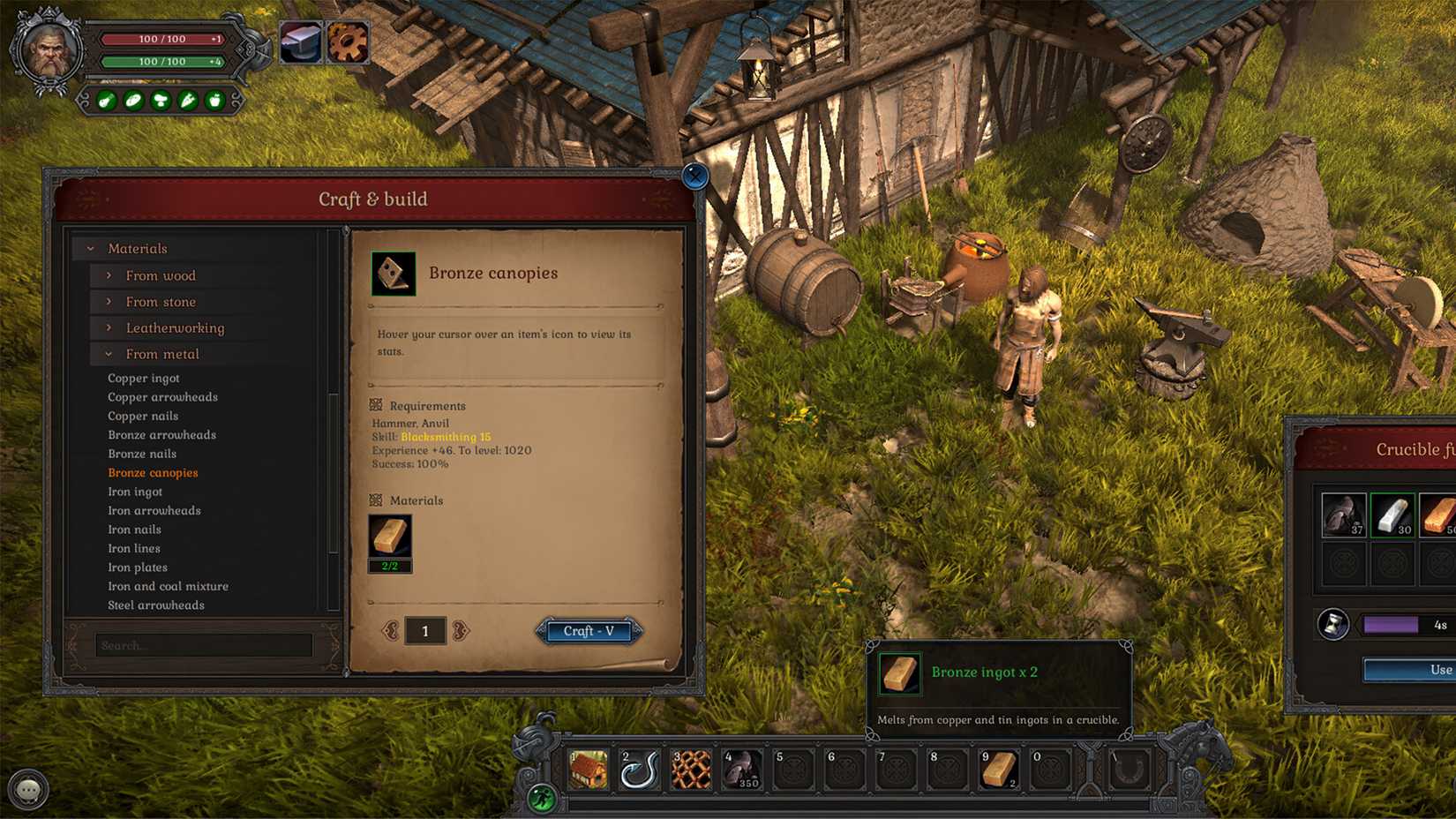Choose Copper nails from the recipe list
This screenshot has height=819, width=1456.
pyautogui.click(x=143, y=416)
